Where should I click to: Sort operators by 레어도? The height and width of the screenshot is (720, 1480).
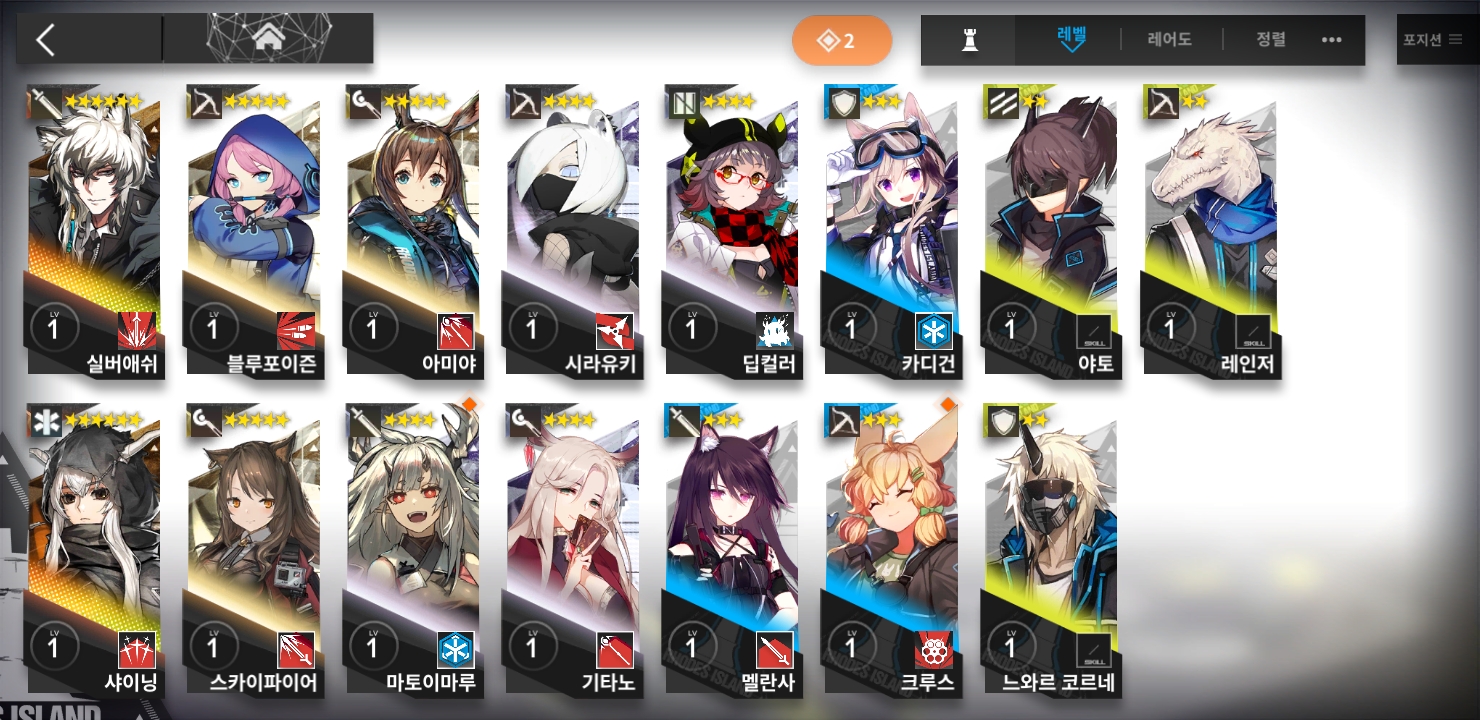[1170, 40]
